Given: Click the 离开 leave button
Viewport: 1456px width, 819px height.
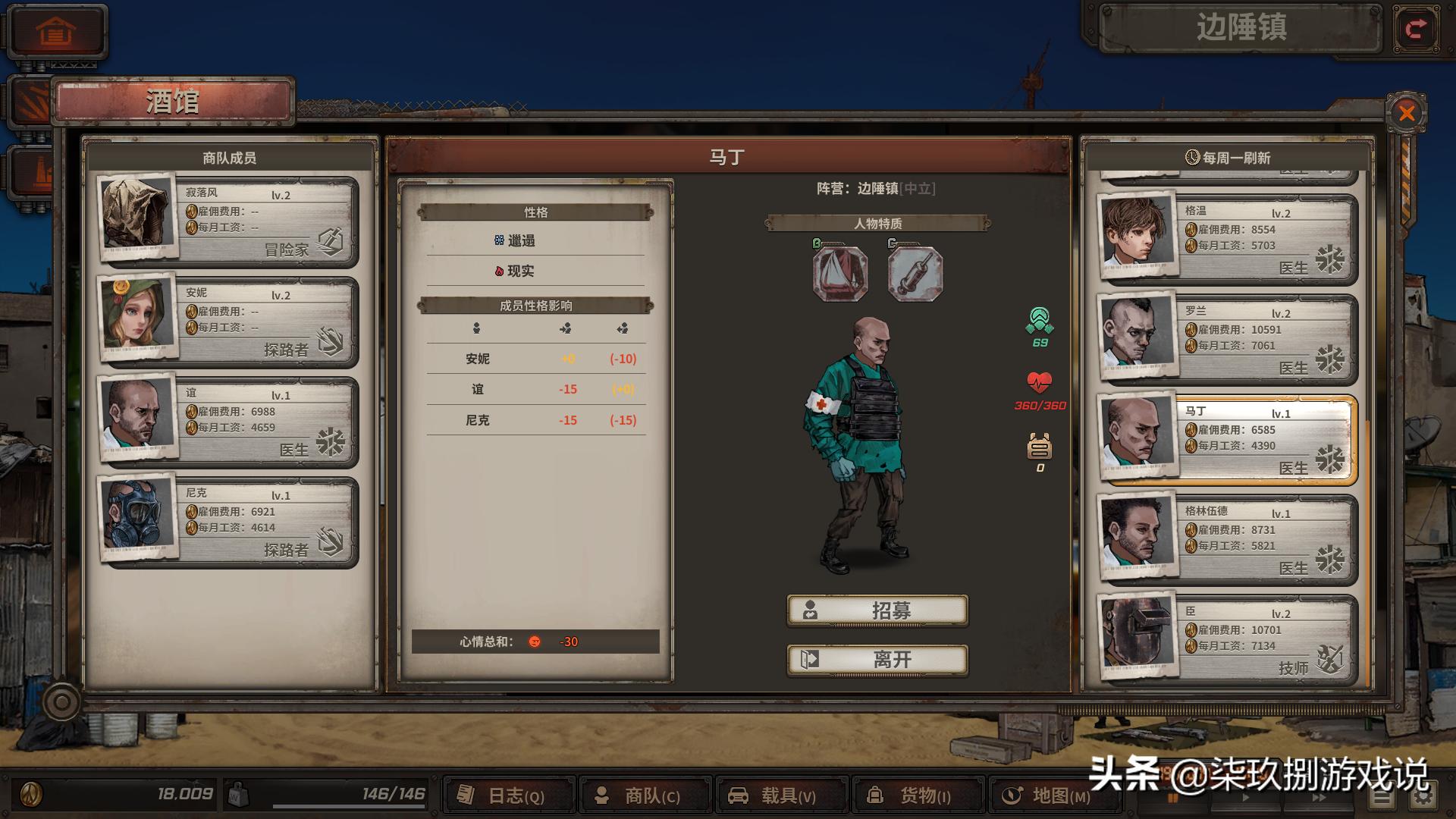Looking at the screenshot, I should coord(877,659).
